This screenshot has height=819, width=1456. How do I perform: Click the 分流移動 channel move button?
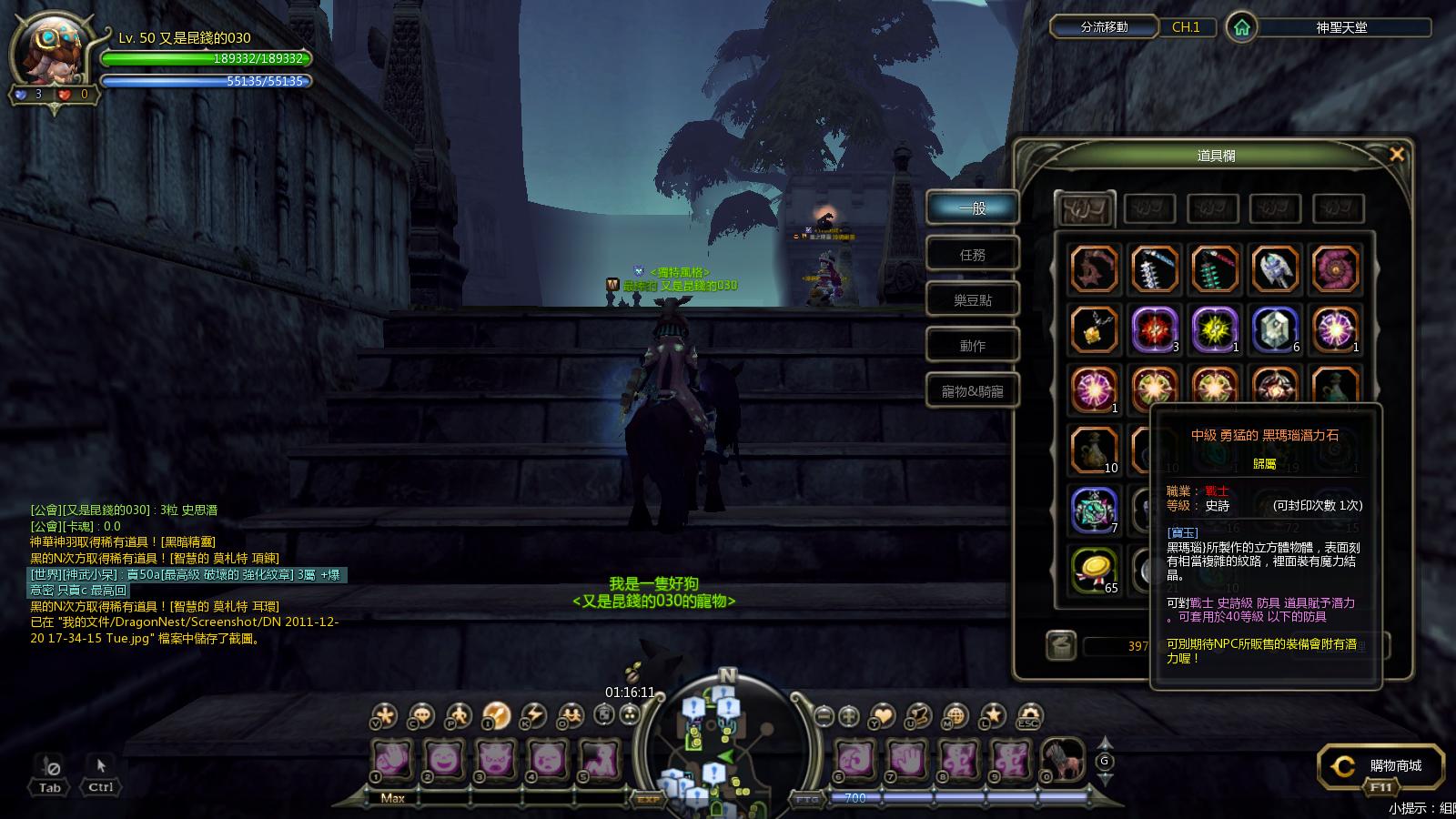[1104, 27]
